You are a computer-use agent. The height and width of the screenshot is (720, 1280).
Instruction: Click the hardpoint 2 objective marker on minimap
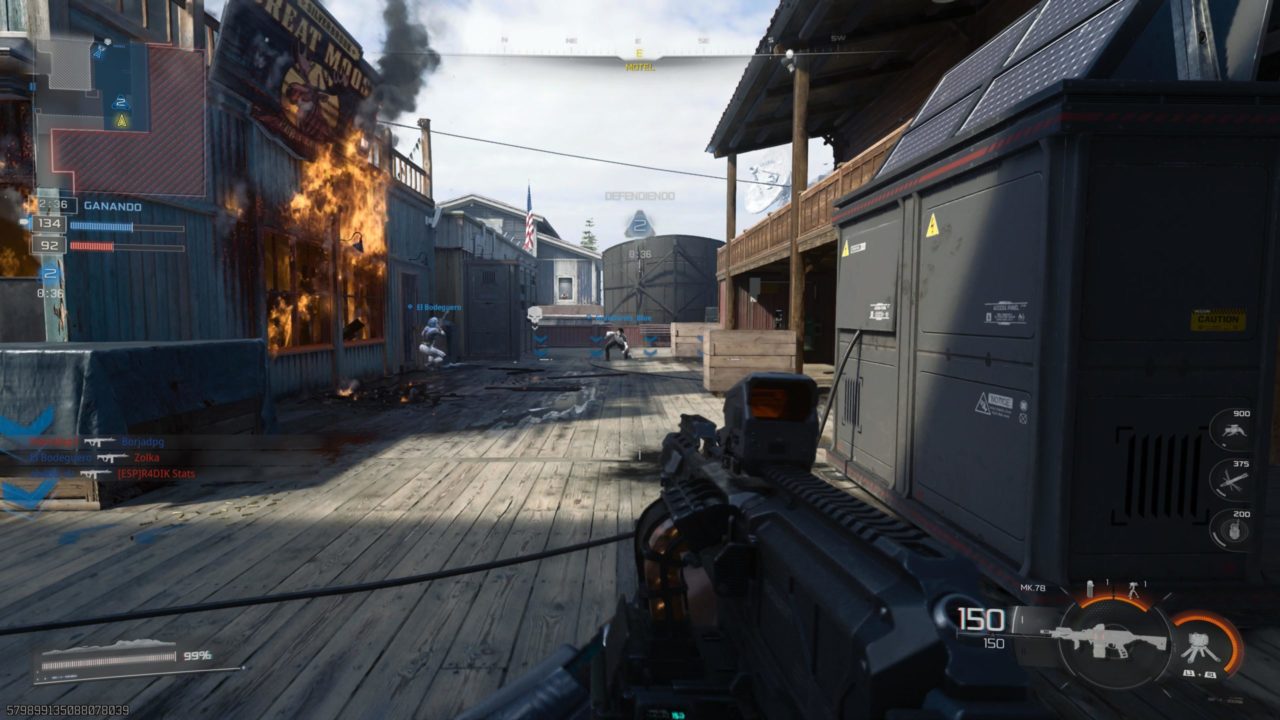pyautogui.click(x=121, y=102)
